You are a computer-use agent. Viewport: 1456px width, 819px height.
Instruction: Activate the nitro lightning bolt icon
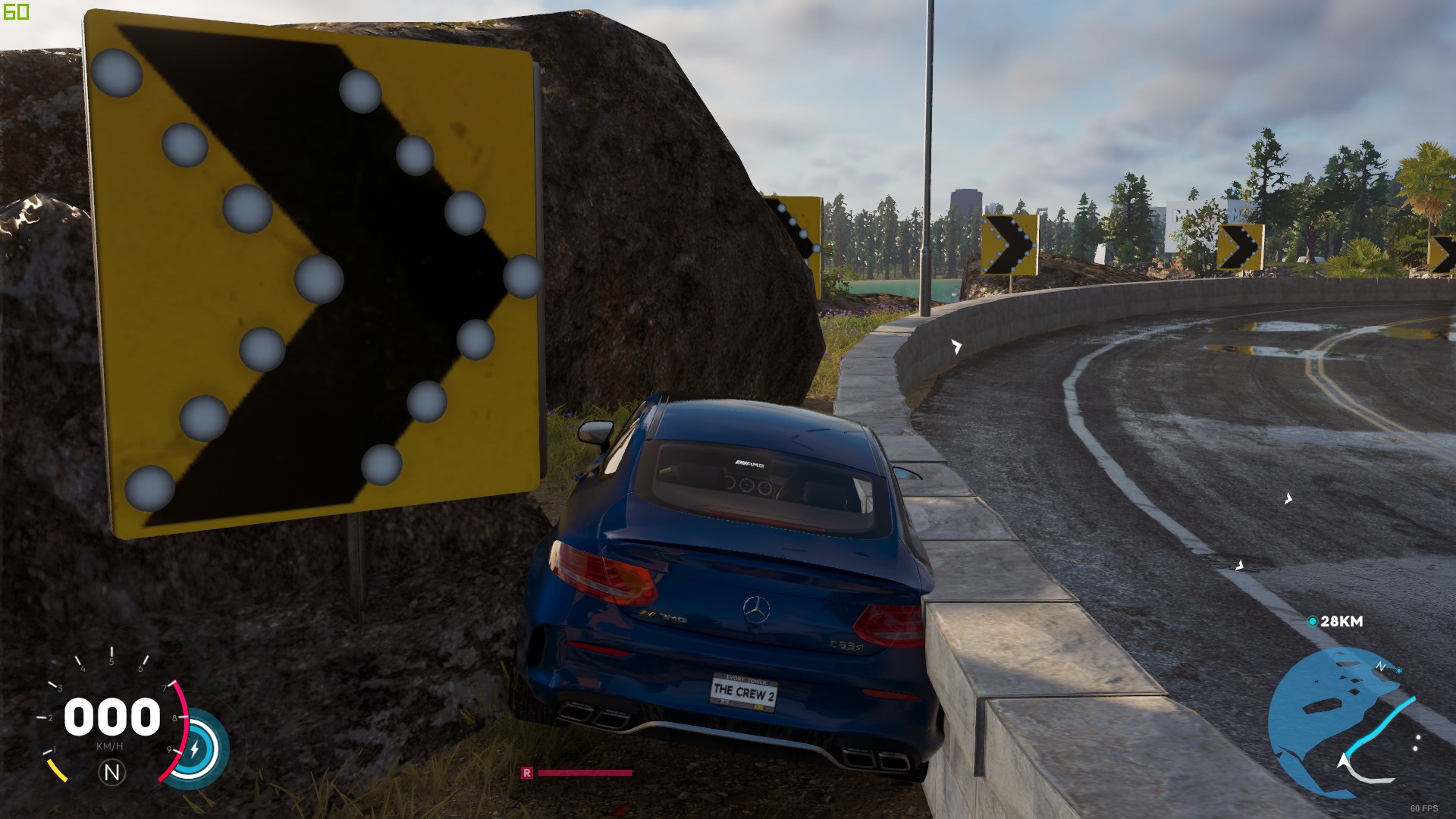(195, 749)
